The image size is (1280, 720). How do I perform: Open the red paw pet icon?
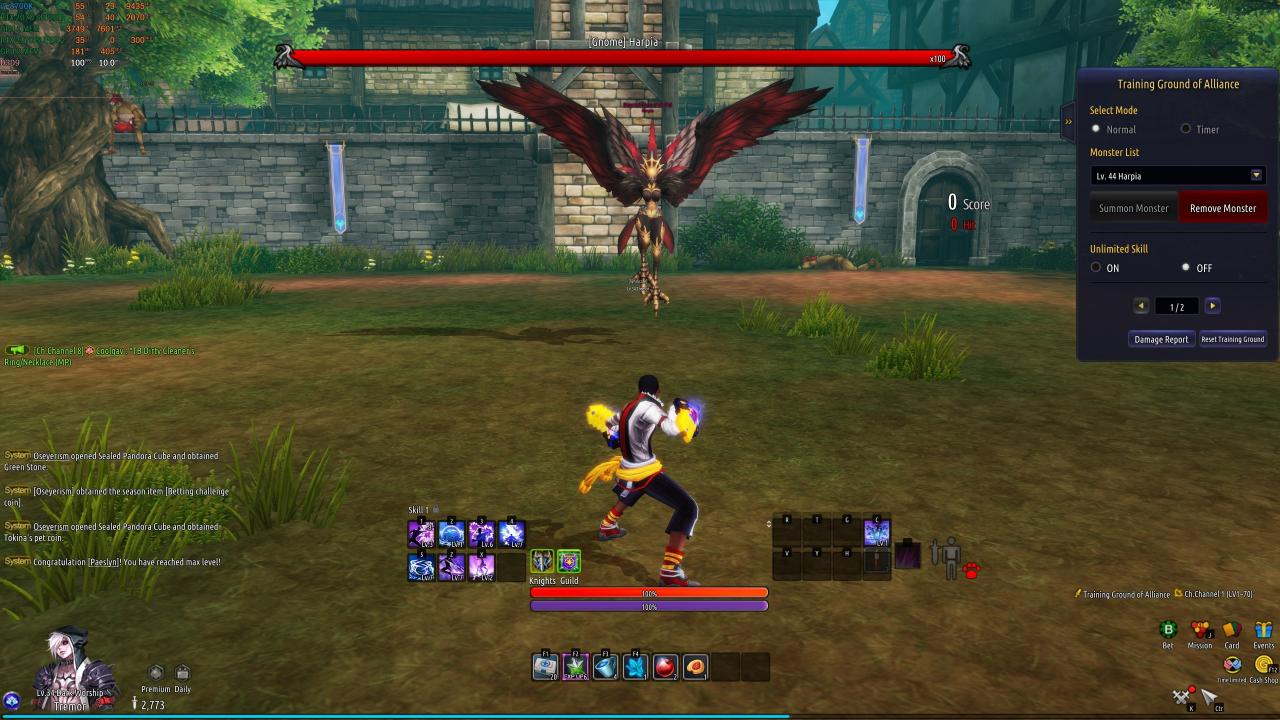[x=971, y=570]
